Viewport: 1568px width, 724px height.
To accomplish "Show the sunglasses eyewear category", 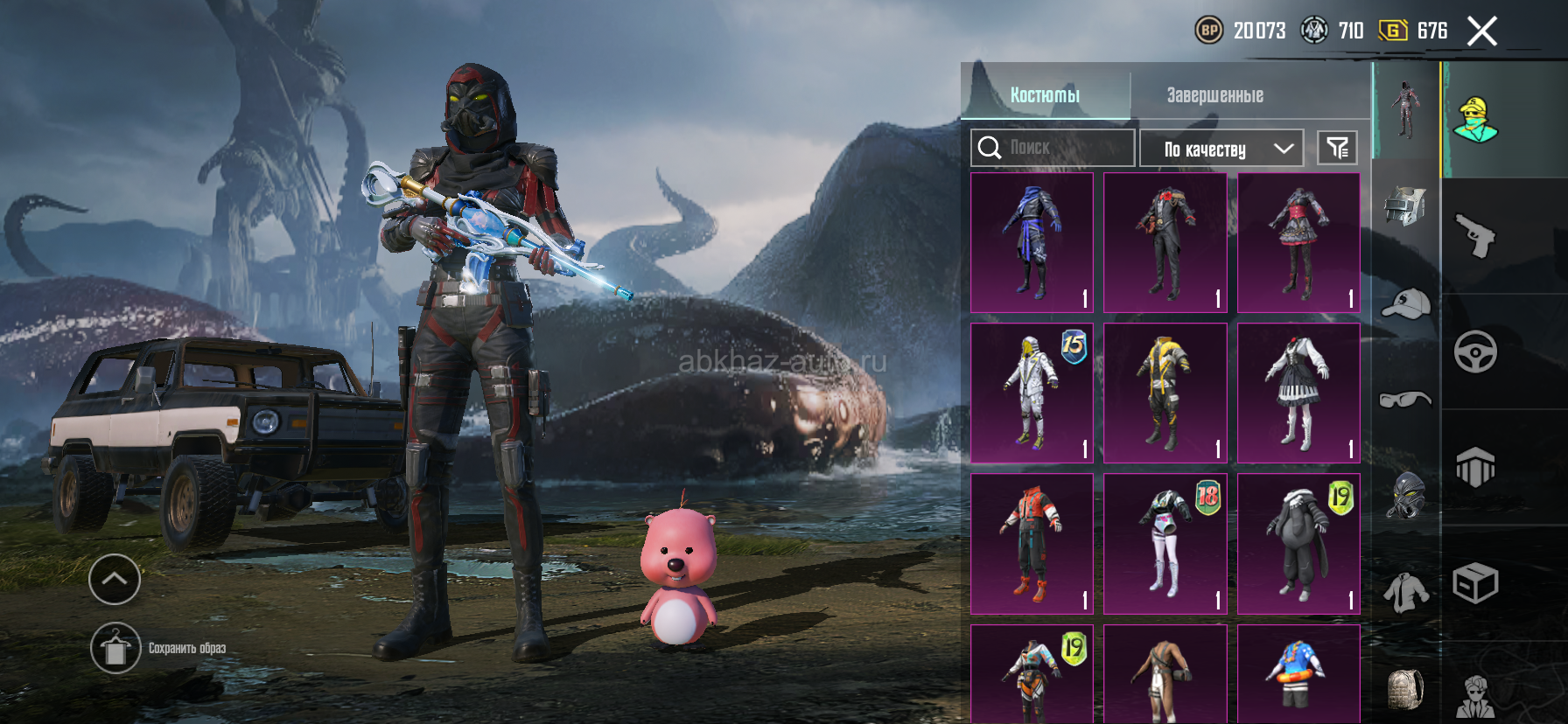I will [1405, 400].
